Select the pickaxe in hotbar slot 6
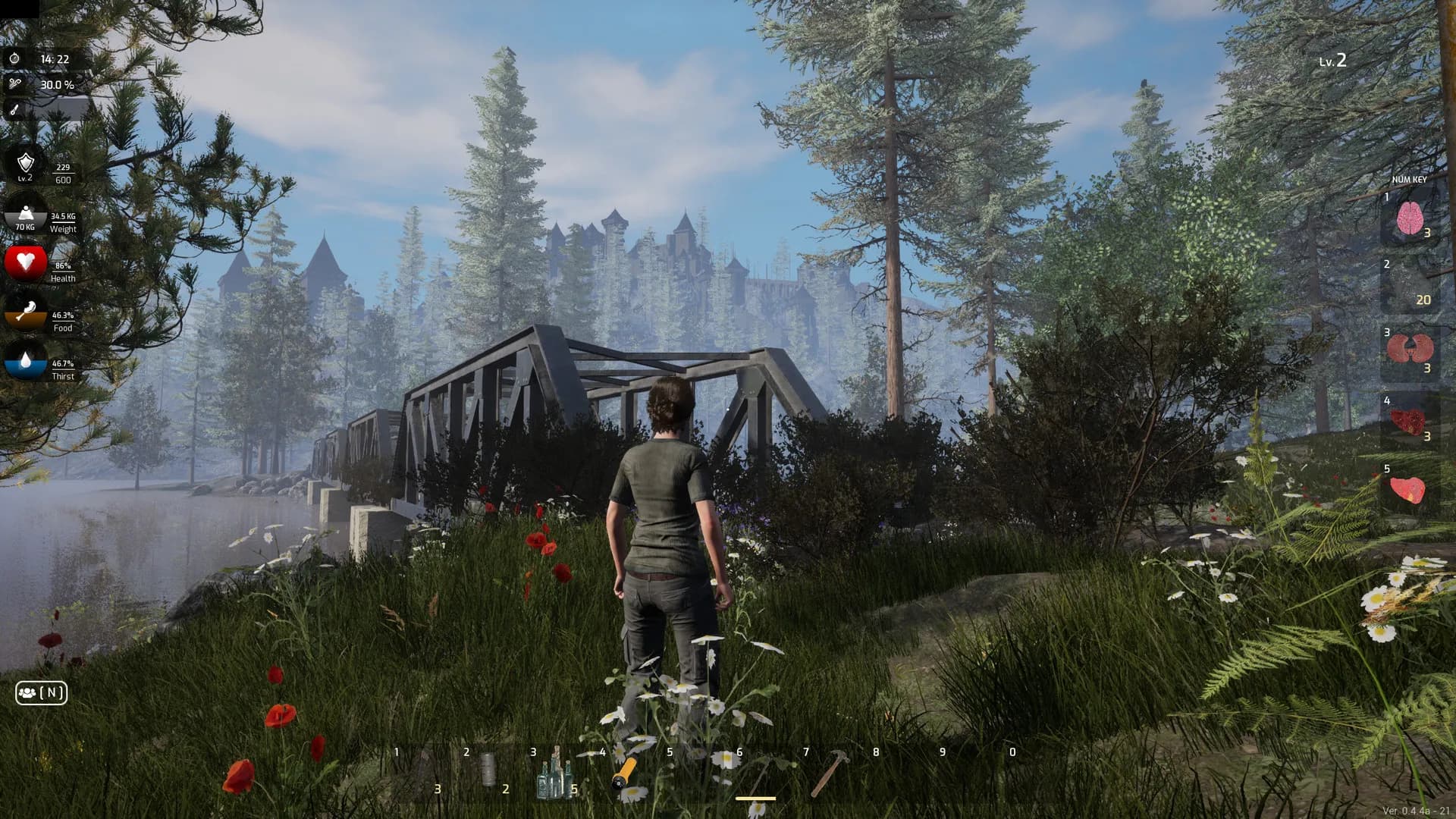This screenshot has width=1456, height=819. tap(761, 775)
